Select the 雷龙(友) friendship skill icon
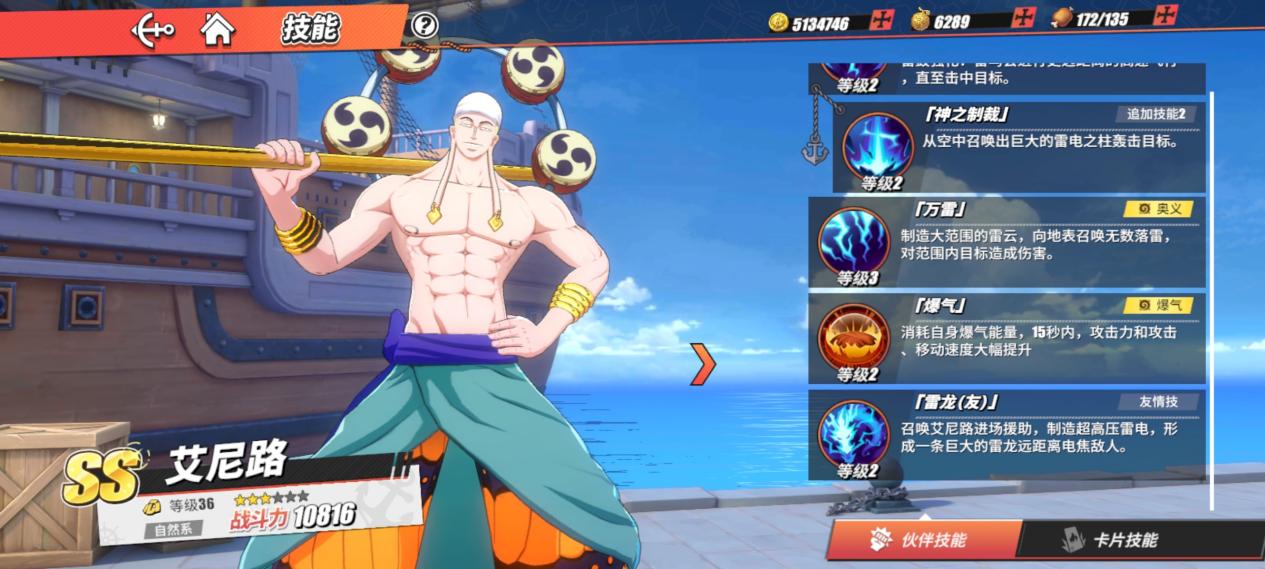Viewport: 1265px width, 569px height. click(x=853, y=433)
